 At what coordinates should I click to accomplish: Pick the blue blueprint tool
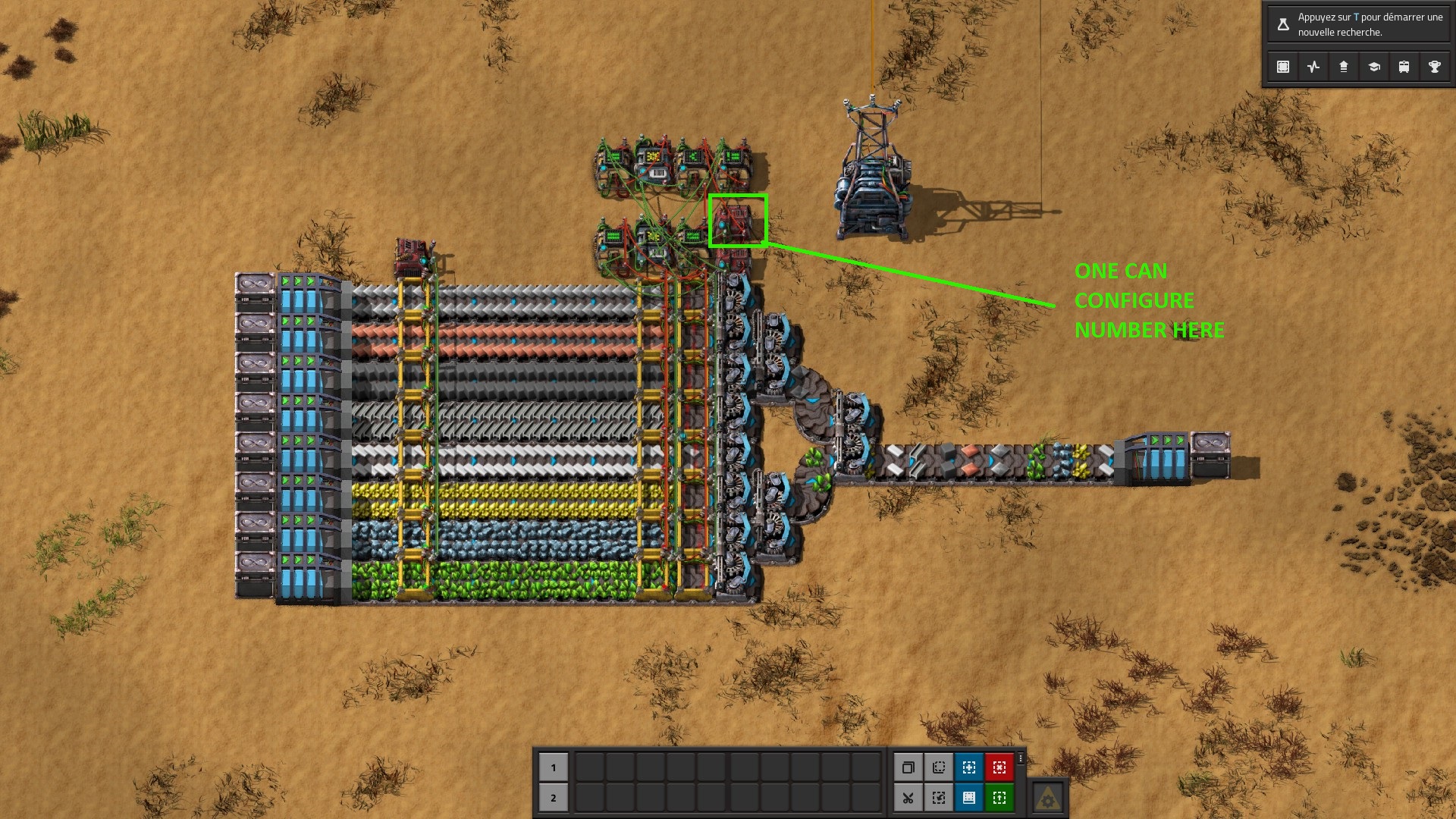point(969,767)
